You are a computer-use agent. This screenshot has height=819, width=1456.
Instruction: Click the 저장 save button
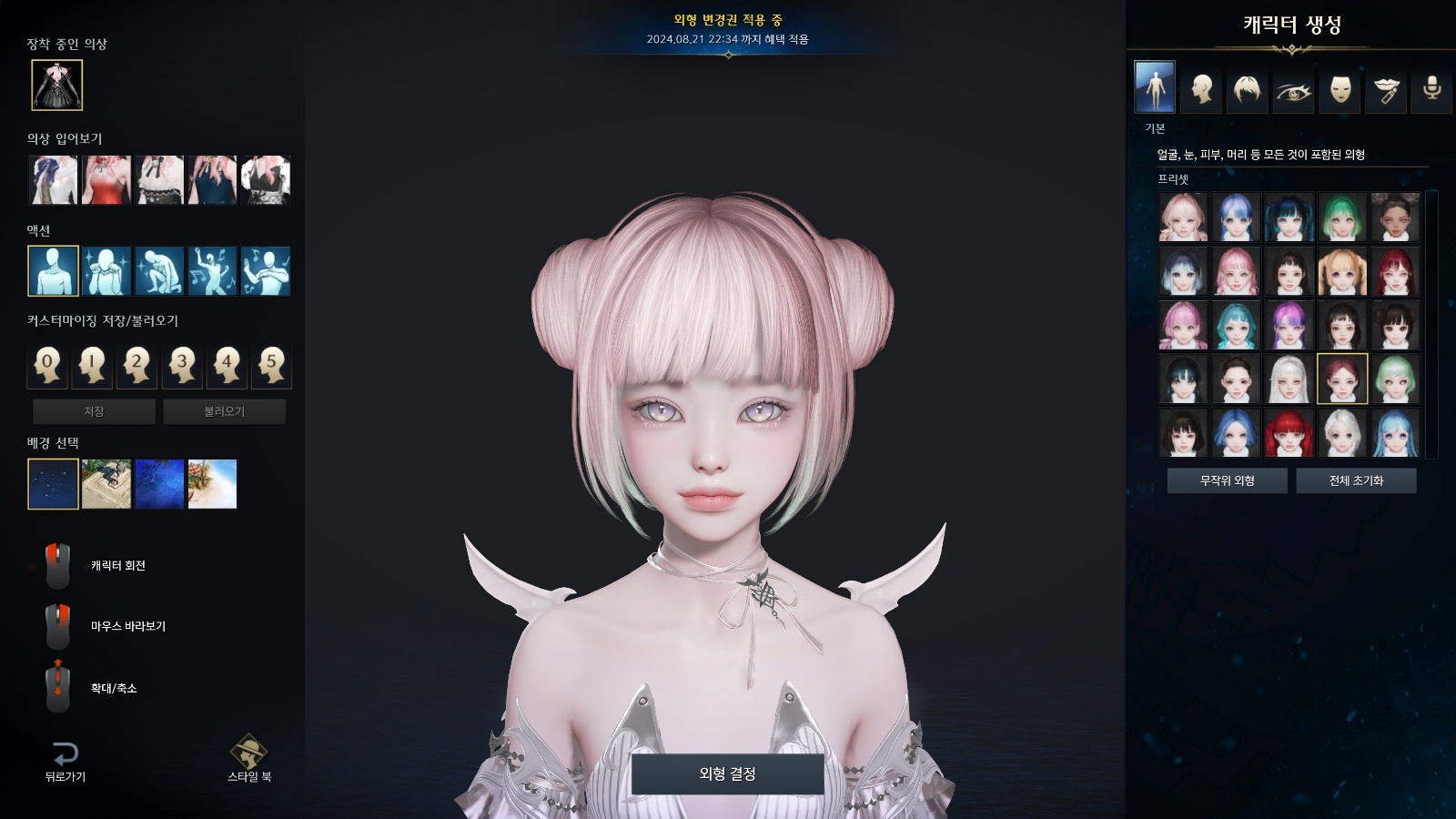click(x=94, y=411)
